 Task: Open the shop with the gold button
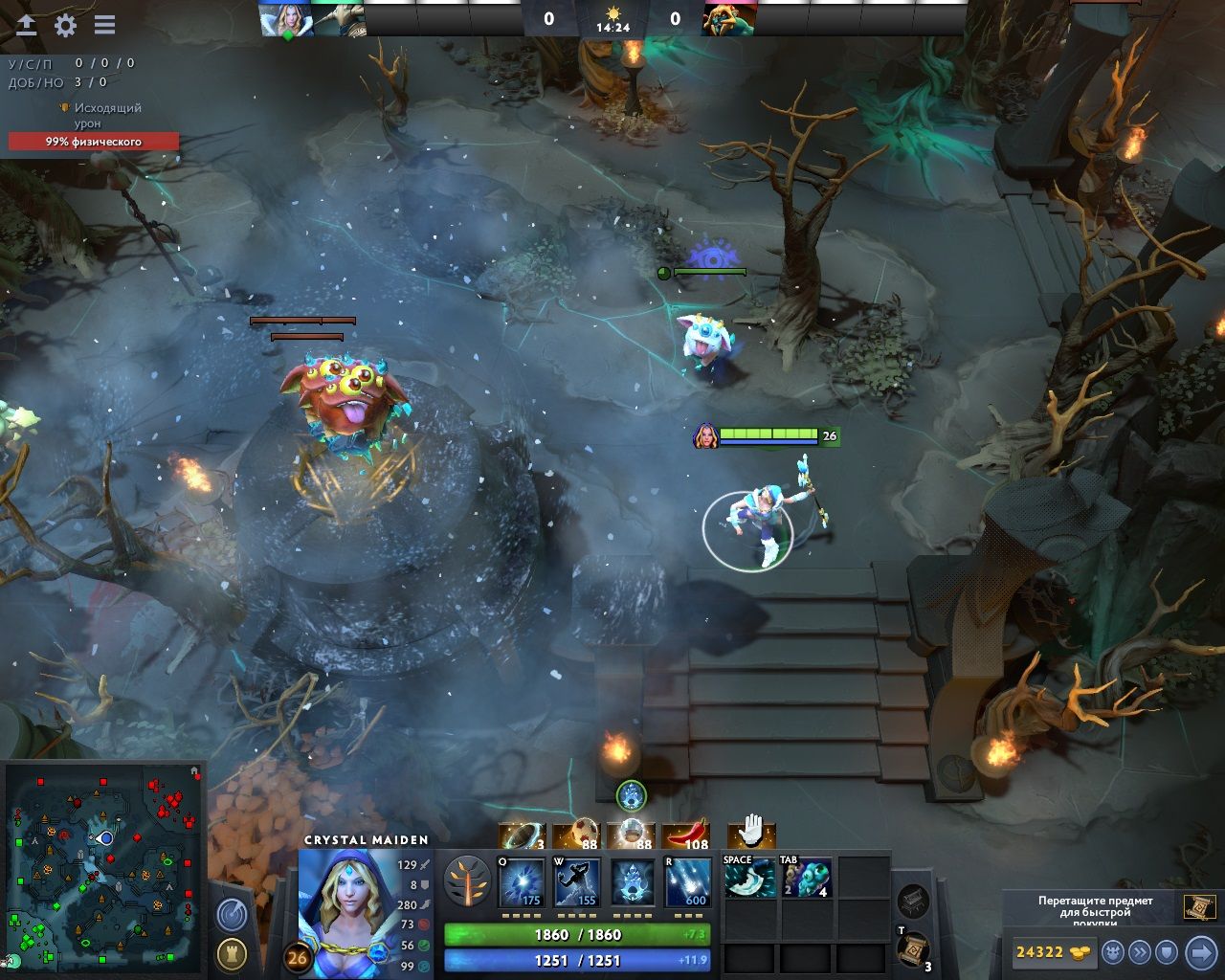coord(1053,952)
